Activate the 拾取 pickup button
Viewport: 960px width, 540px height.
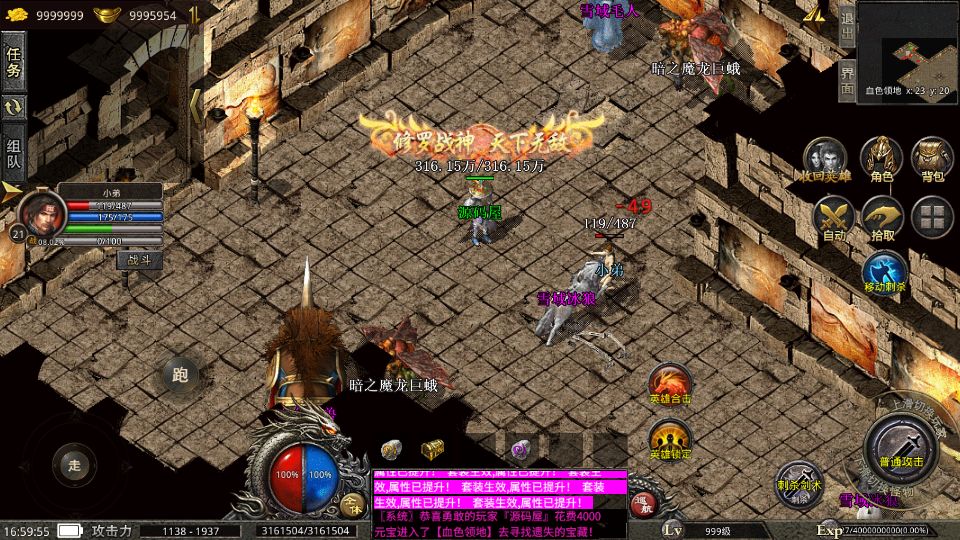(883, 217)
